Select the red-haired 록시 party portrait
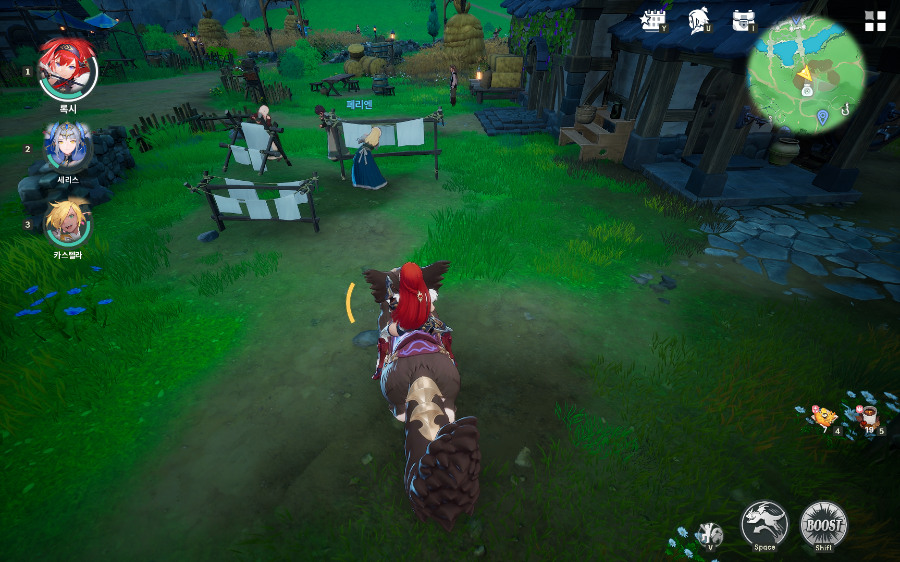This screenshot has height=562, width=900. [x=68, y=68]
